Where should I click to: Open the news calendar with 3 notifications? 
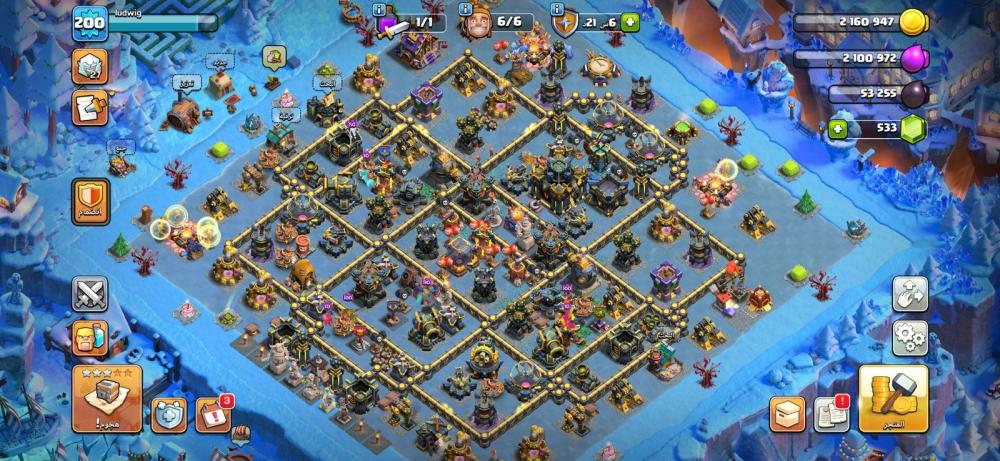click(212, 413)
